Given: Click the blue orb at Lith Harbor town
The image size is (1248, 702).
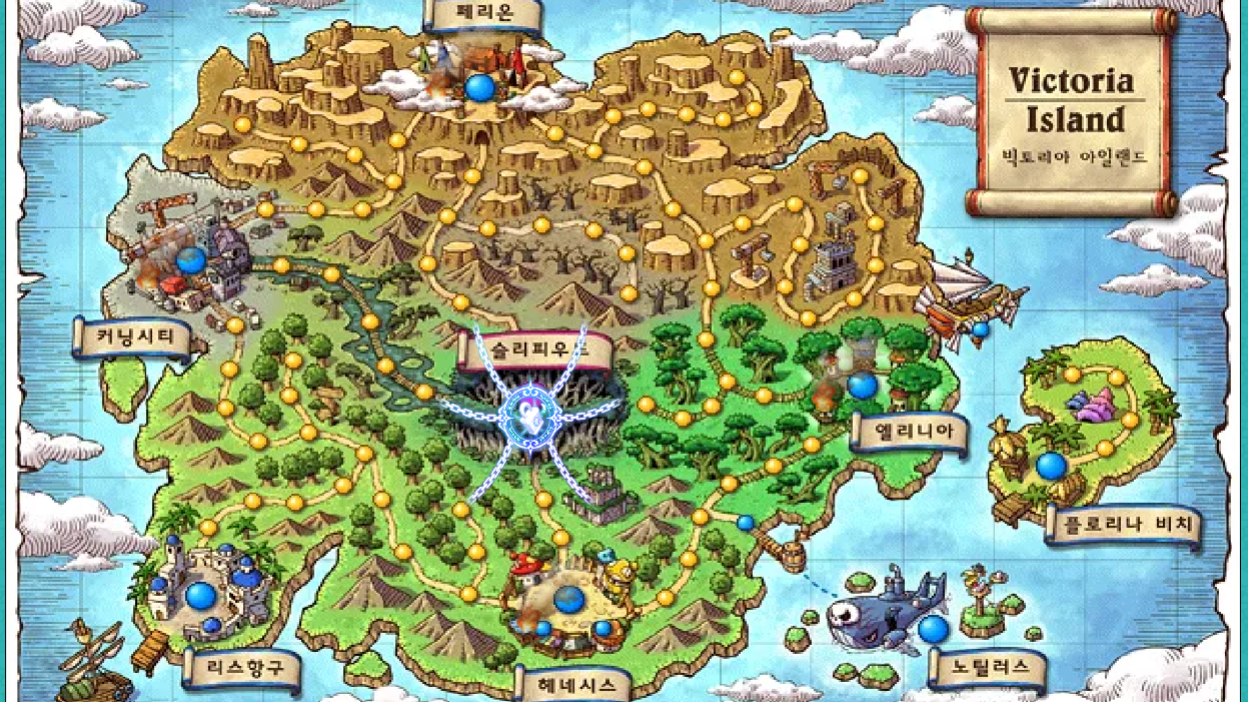Looking at the screenshot, I should pyautogui.click(x=201, y=596).
